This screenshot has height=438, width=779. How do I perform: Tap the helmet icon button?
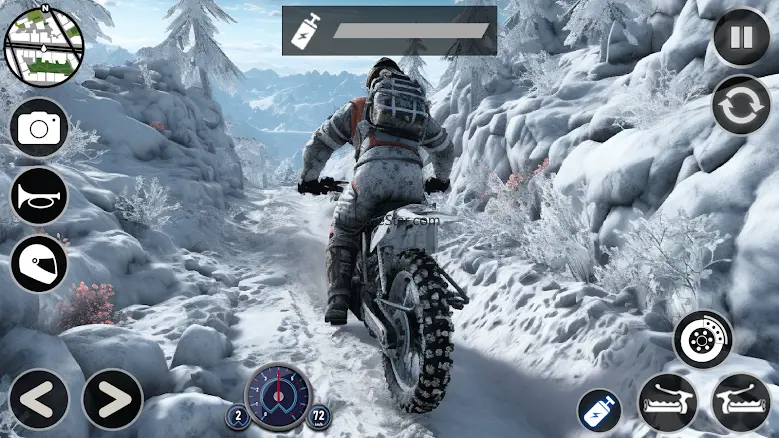click(40, 264)
